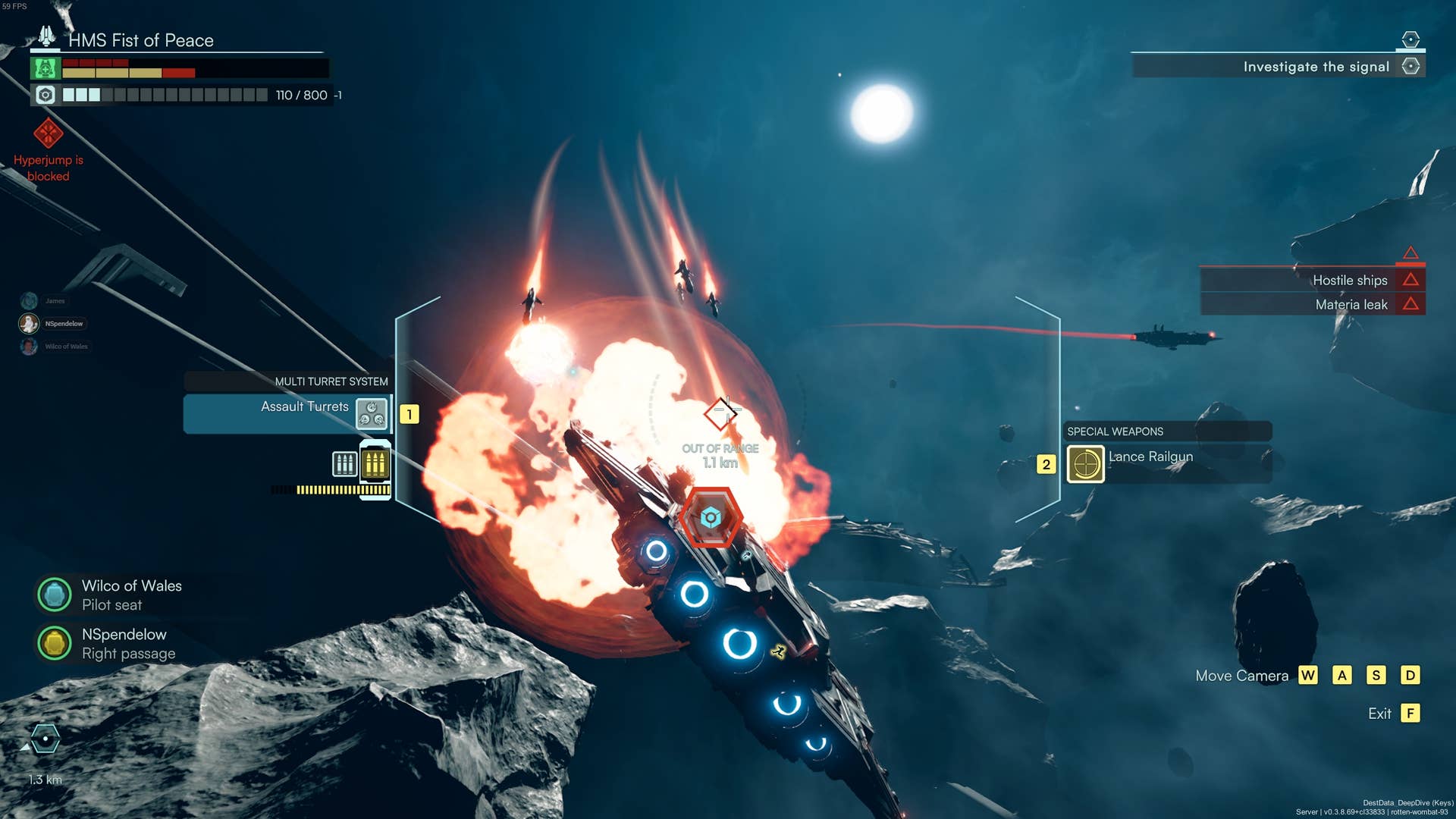The width and height of the screenshot is (1456, 819).
Task: Click the HMS Fist of Peace ship icon
Action: click(46, 36)
